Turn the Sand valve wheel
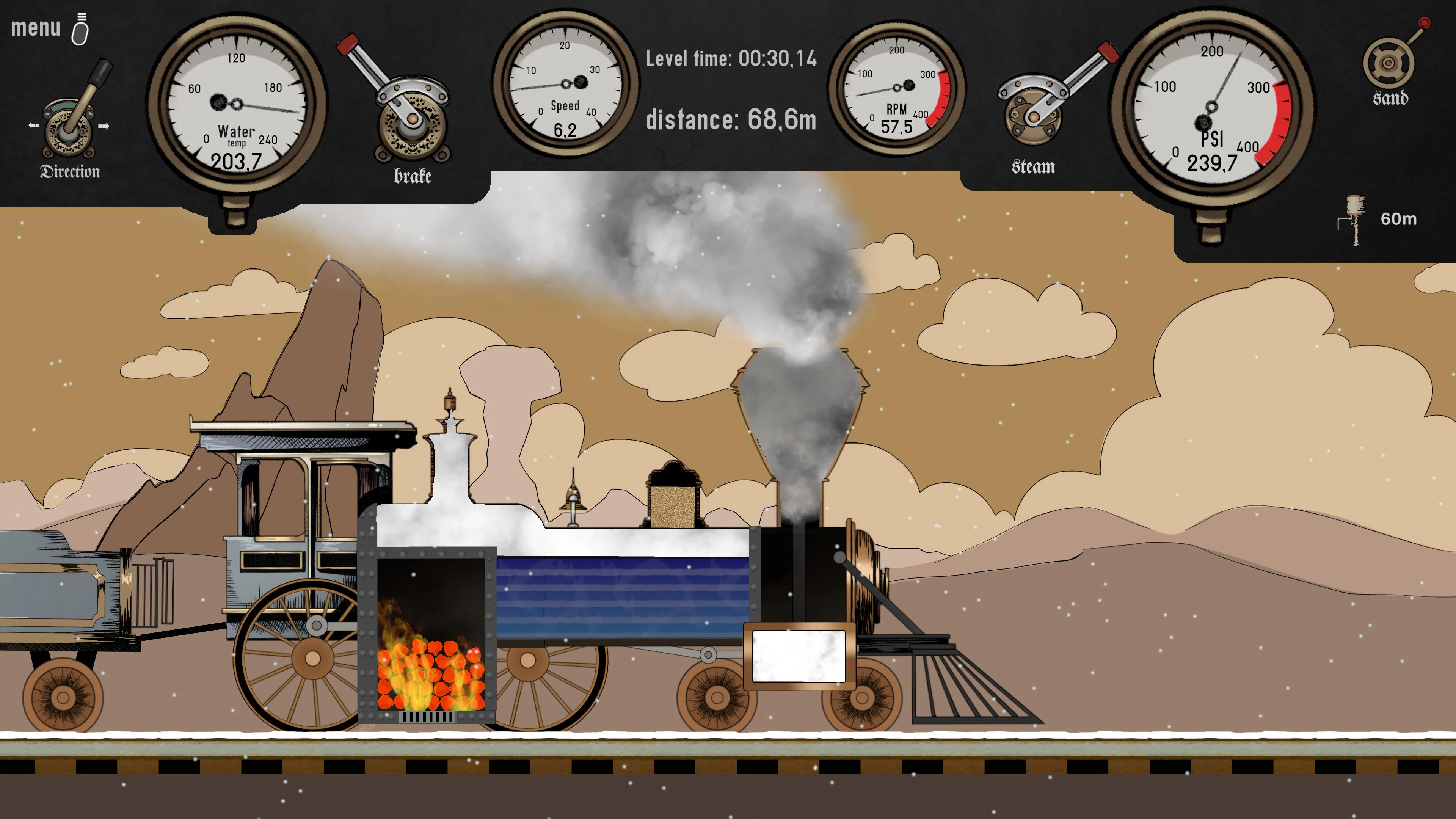 [x=1389, y=62]
